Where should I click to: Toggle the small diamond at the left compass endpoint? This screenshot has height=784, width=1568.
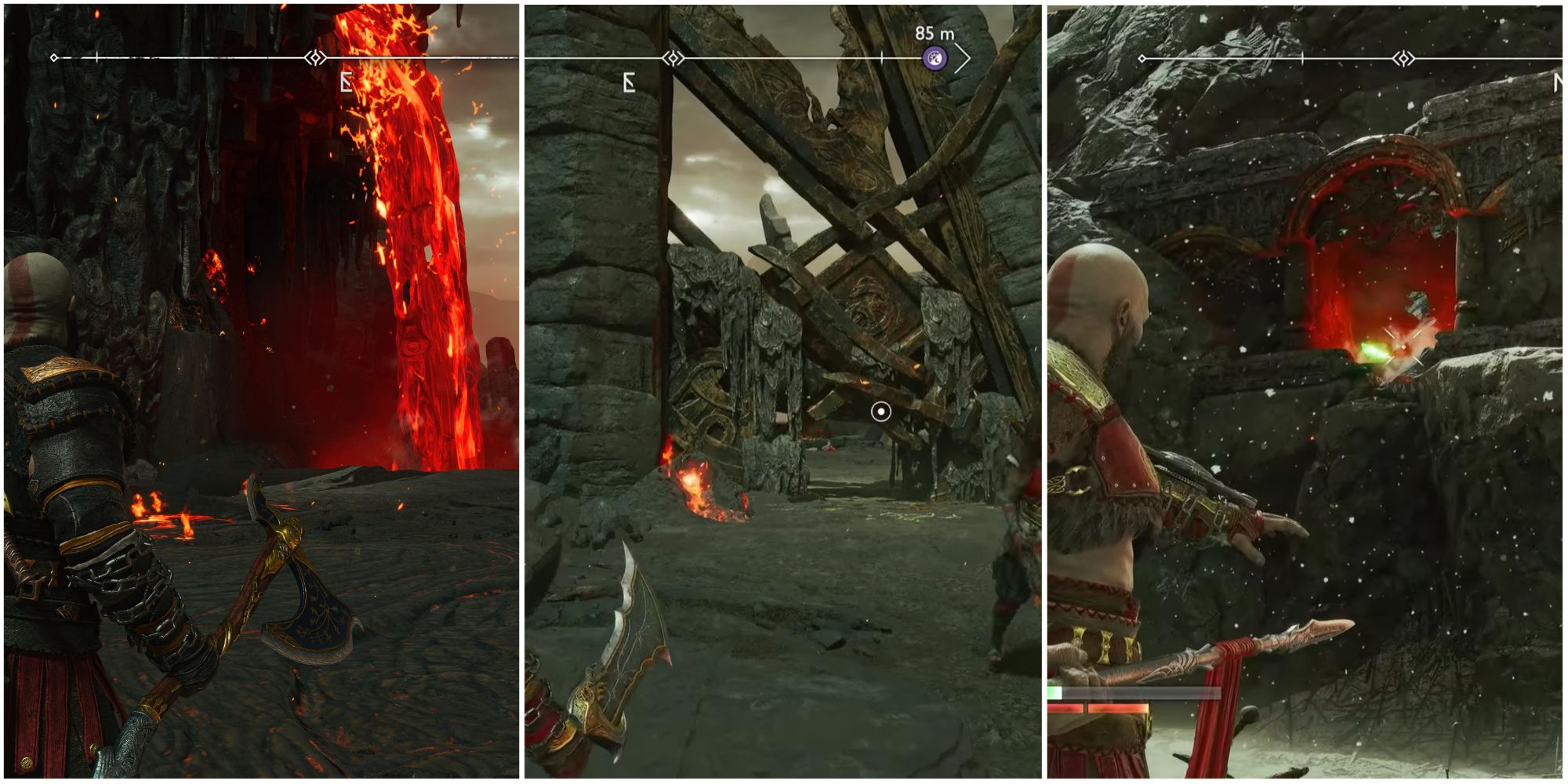(x=53, y=57)
